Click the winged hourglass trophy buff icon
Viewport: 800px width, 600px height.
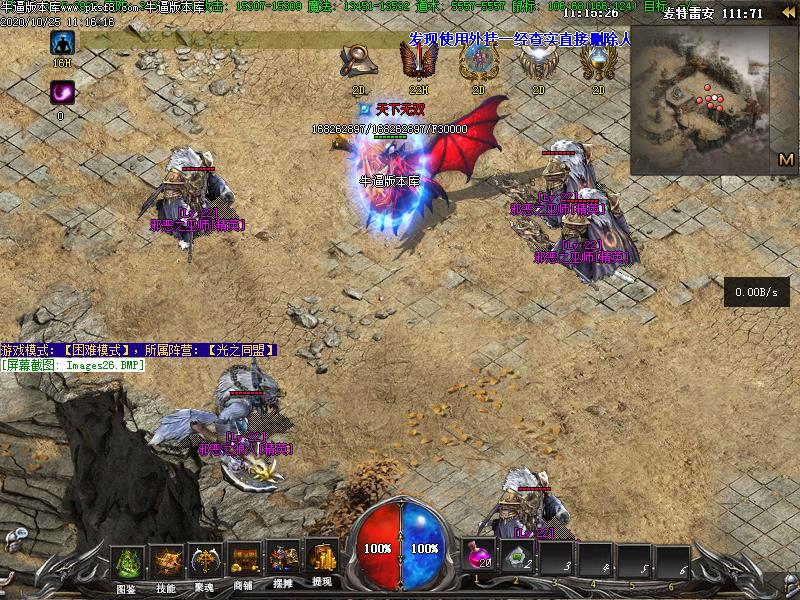coord(598,62)
